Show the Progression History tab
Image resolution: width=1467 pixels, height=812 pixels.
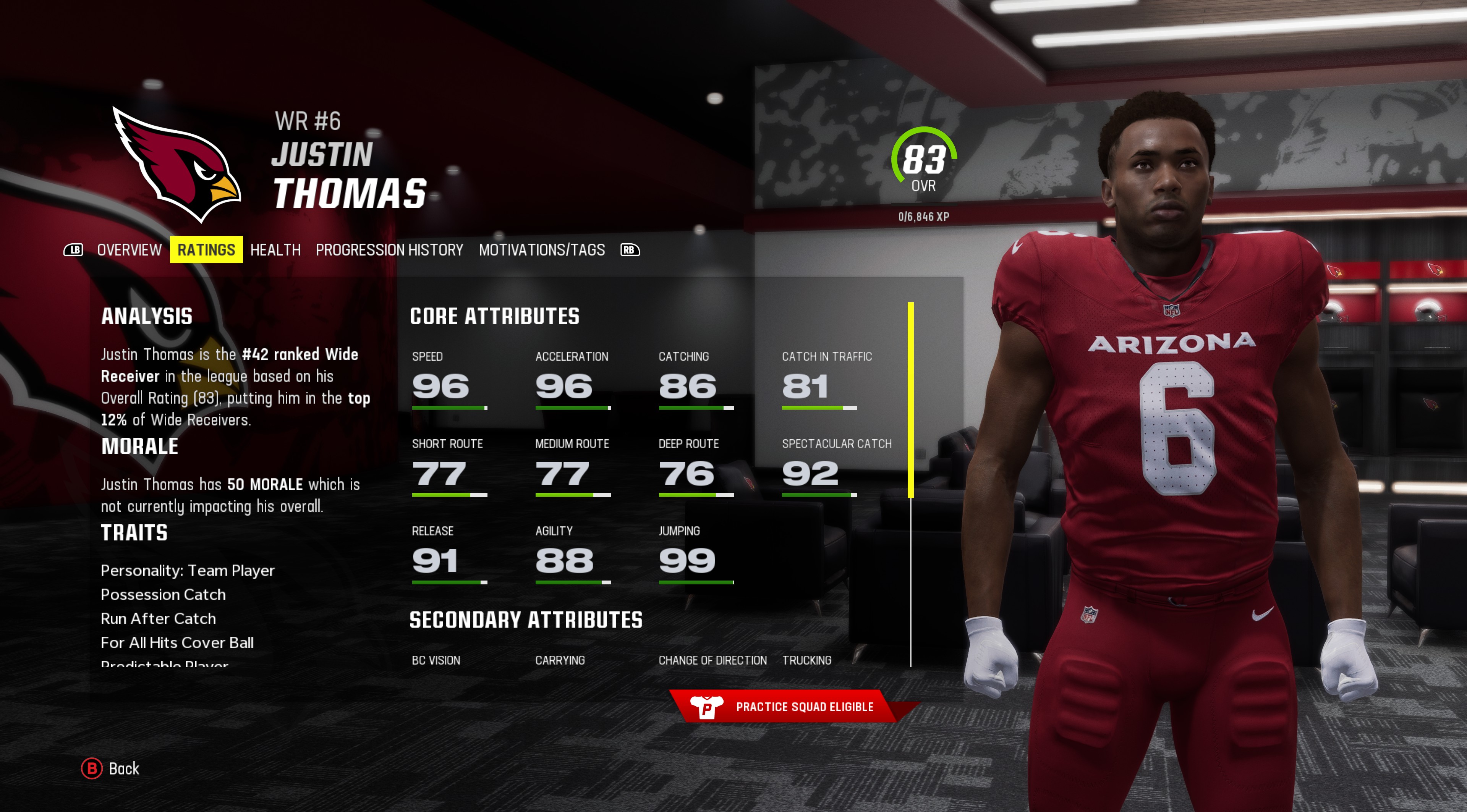pos(390,250)
